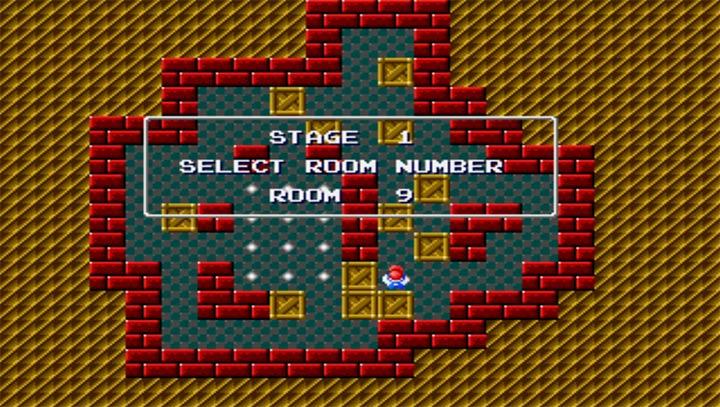
Task: Select the room number value 9
Action: [x=404, y=196]
